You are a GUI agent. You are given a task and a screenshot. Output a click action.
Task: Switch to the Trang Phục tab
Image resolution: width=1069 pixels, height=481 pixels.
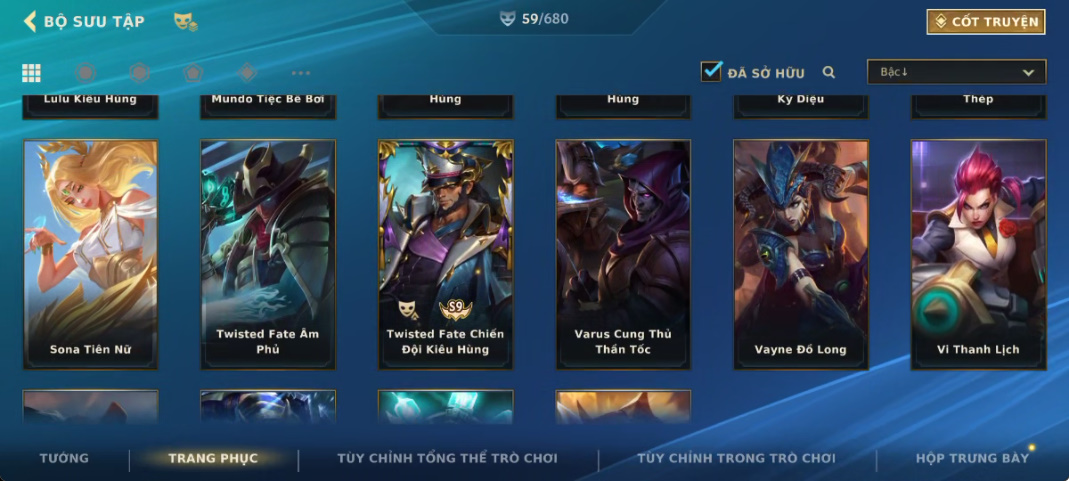(x=213, y=458)
